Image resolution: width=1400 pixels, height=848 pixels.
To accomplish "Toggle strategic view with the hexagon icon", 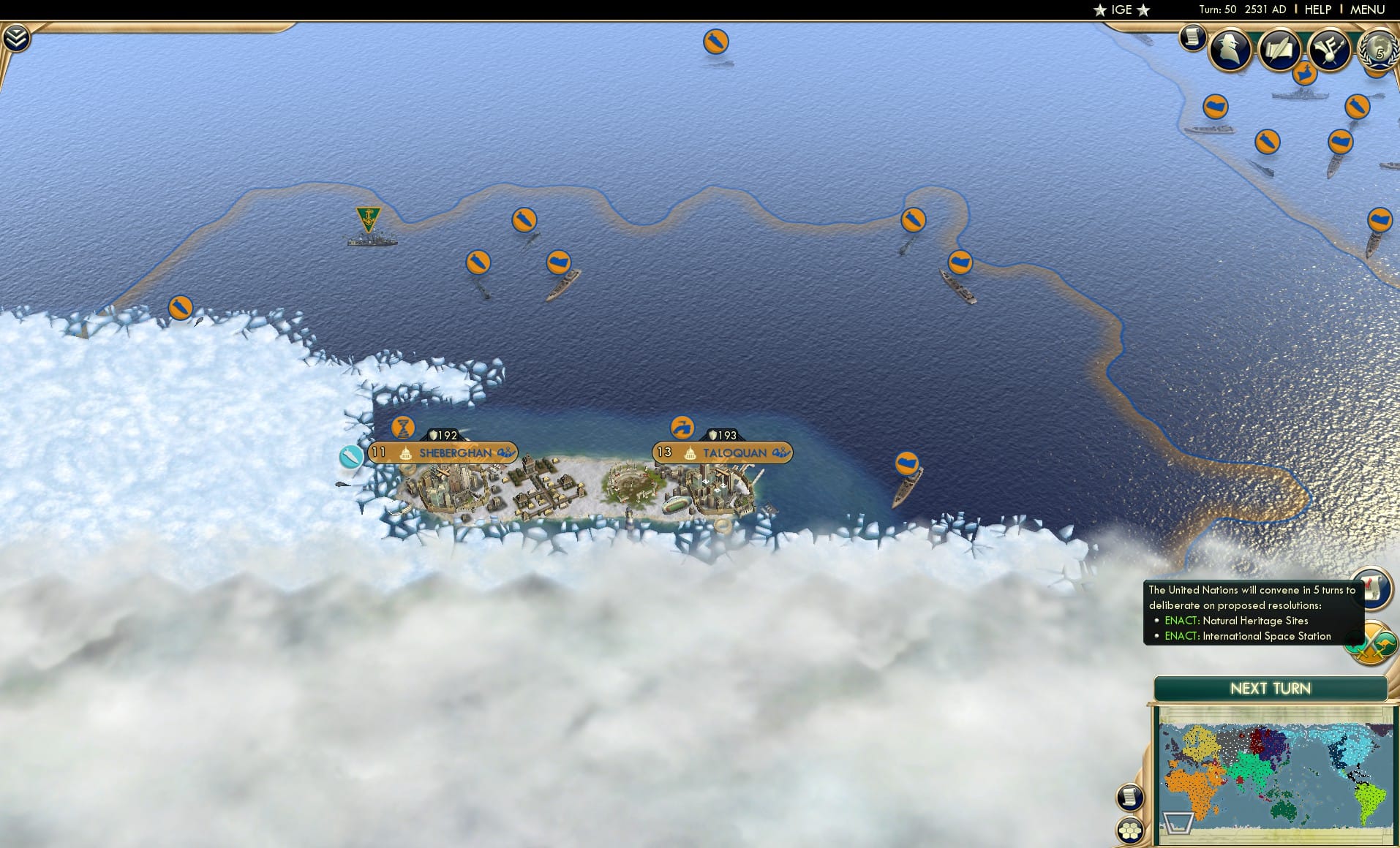I will point(1131,830).
